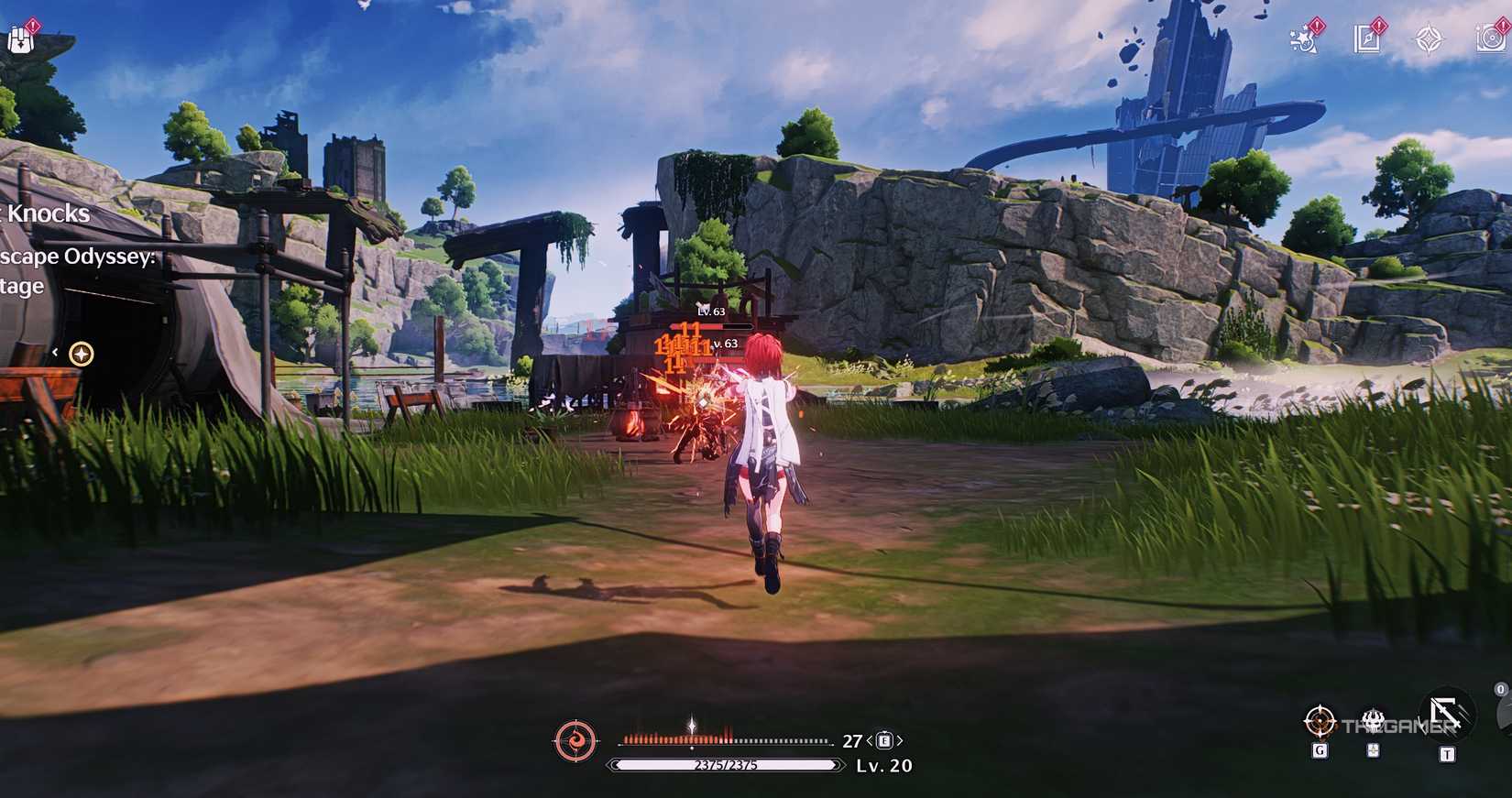Open the E counter left arrow stepper
Image resolution: width=1512 pixels, height=798 pixels.
pos(871,739)
